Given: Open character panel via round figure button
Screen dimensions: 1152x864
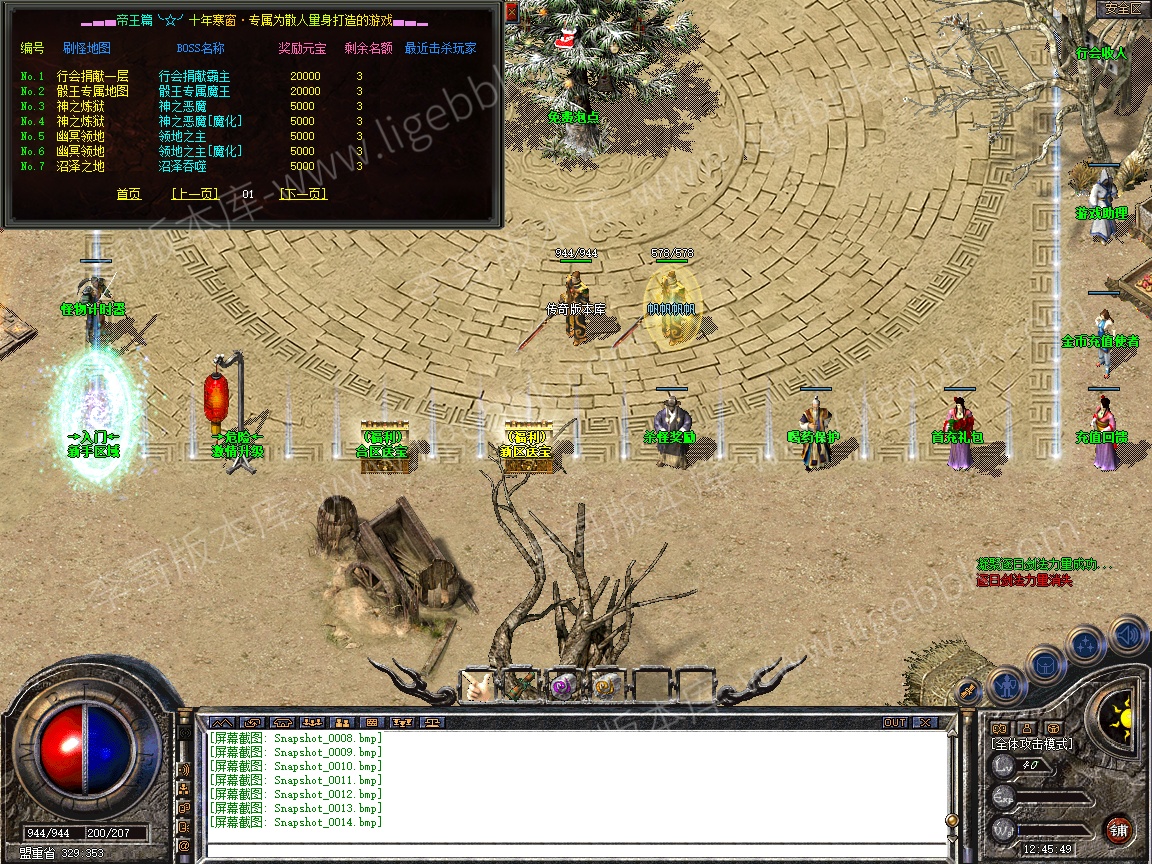Looking at the screenshot, I should (1006, 686).
